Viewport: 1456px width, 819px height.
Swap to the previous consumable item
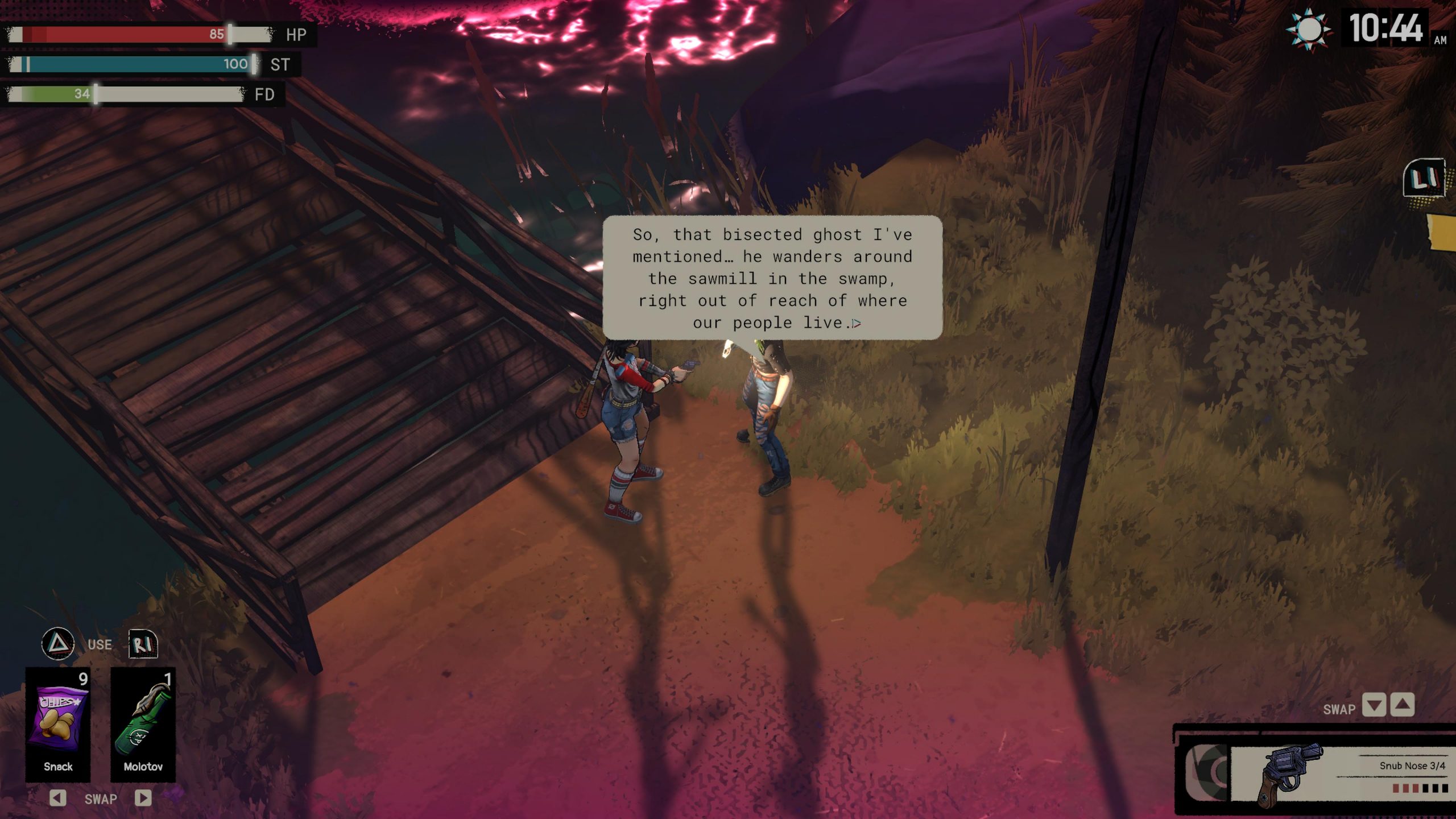click(x=57, y=798)
